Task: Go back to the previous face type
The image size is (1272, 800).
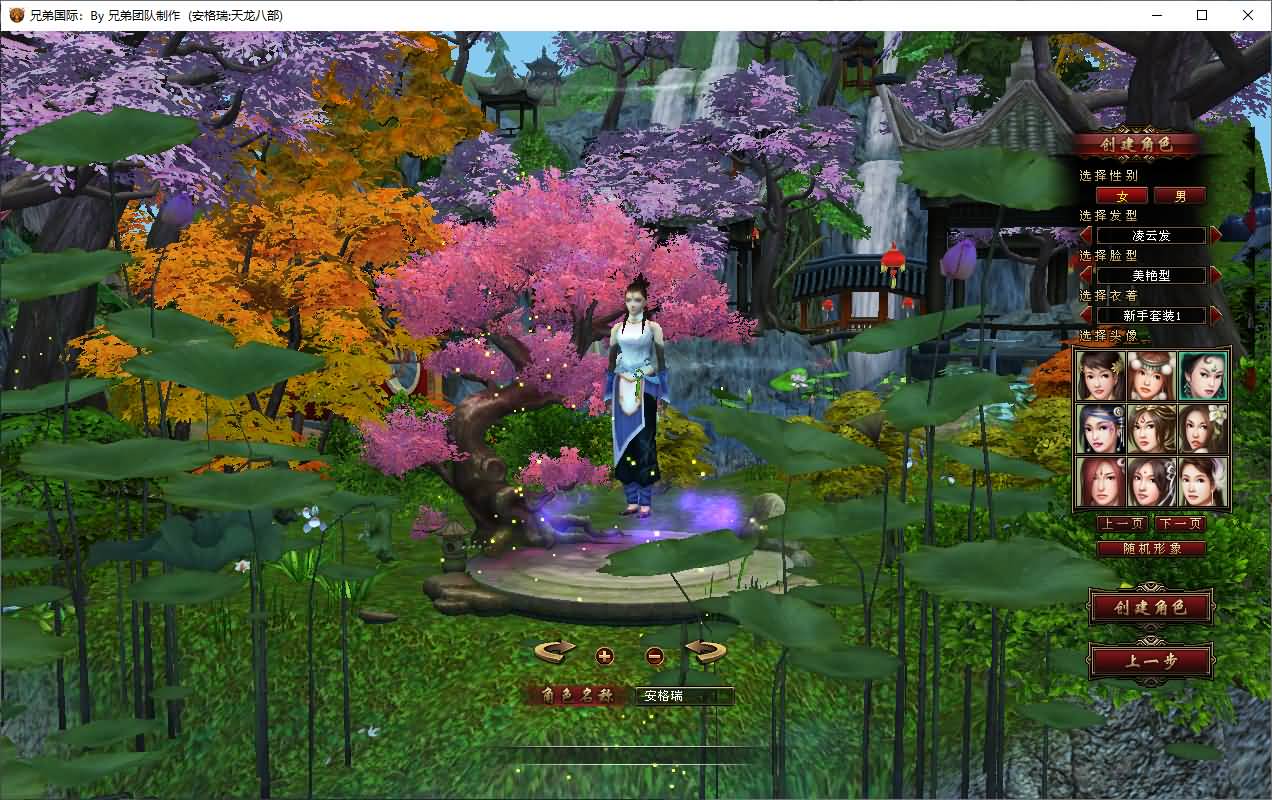Action: tap(1086, 275)
